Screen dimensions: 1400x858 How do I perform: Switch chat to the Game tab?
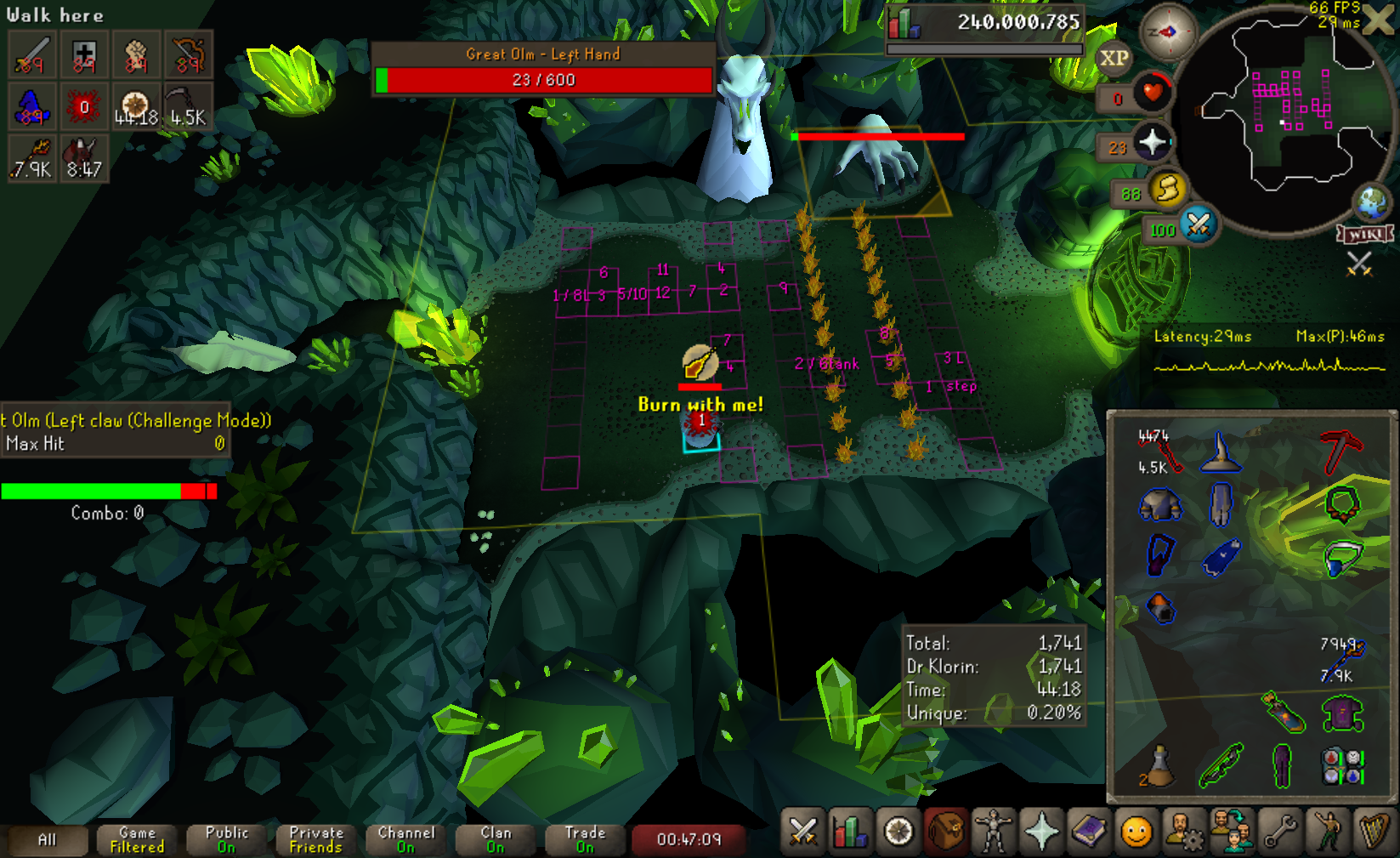137,839
